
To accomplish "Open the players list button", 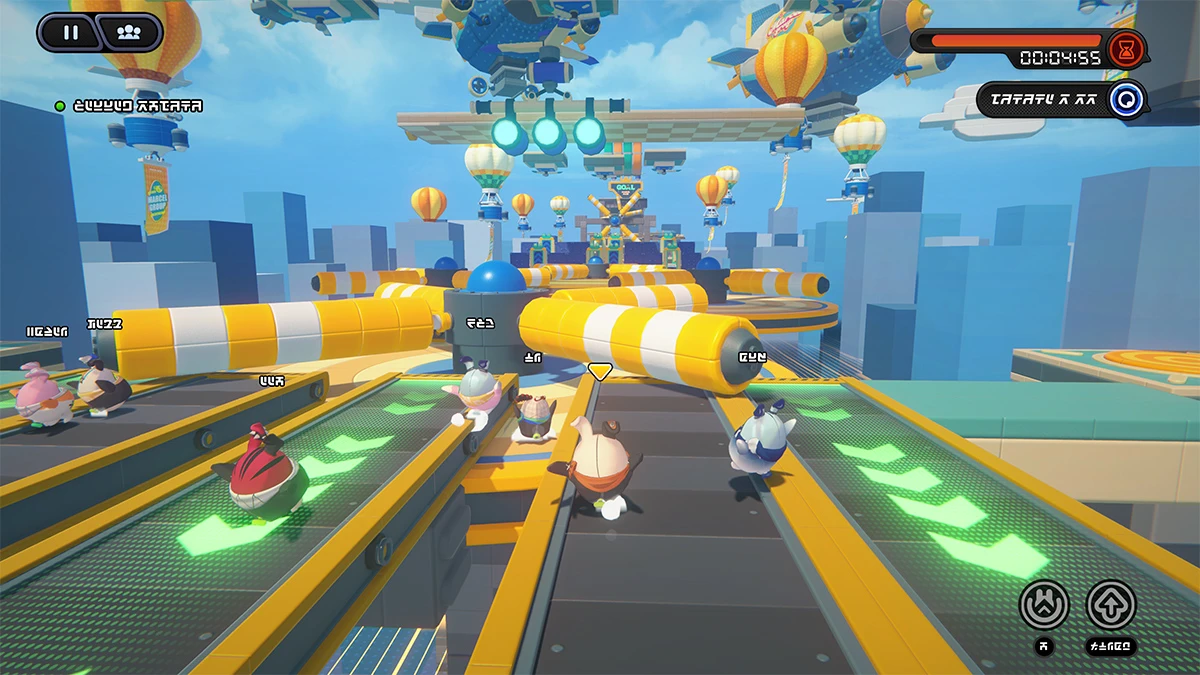I will tap(128, 32).
